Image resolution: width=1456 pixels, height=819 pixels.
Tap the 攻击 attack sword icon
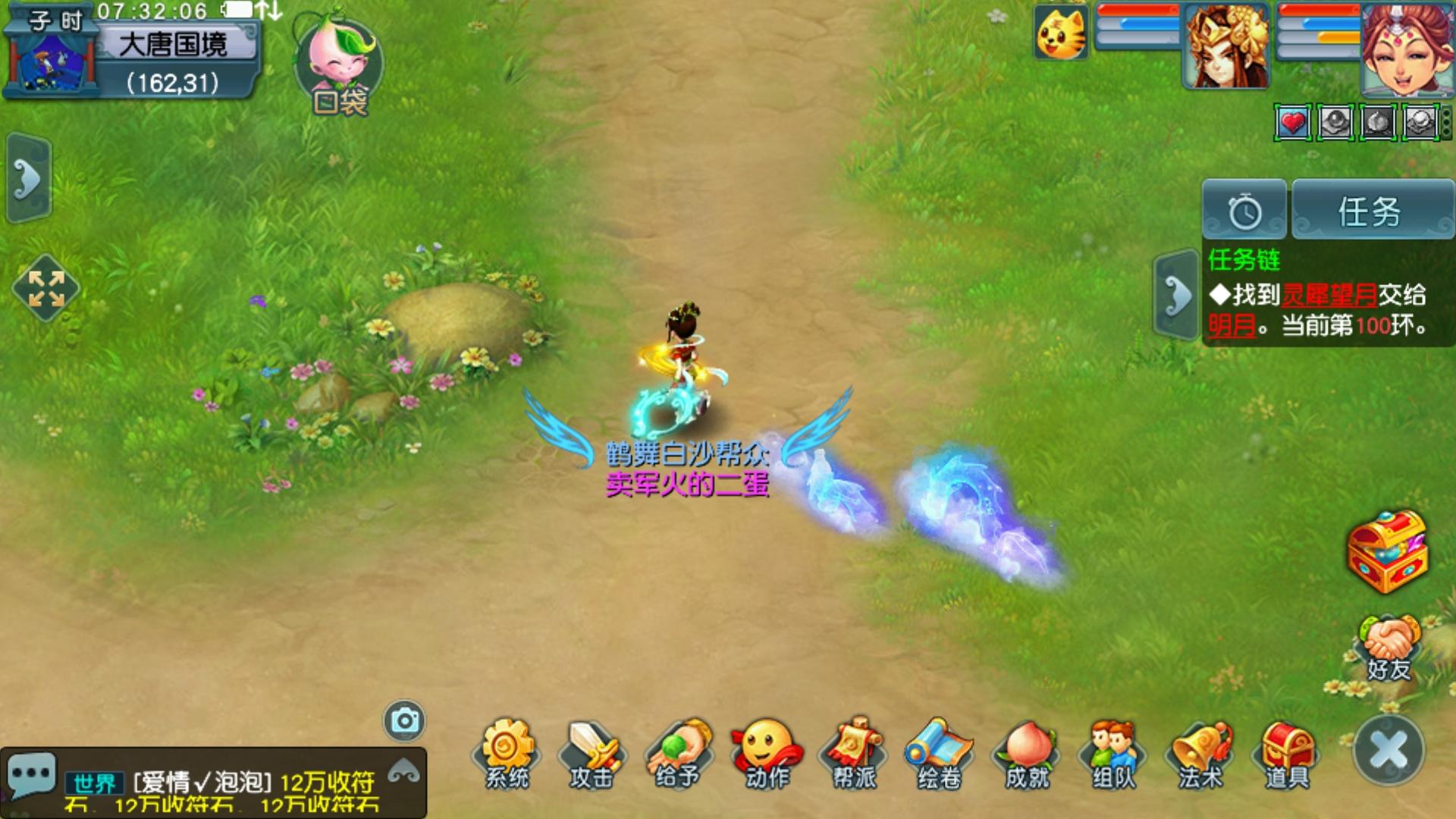click(x=592, y=752)
